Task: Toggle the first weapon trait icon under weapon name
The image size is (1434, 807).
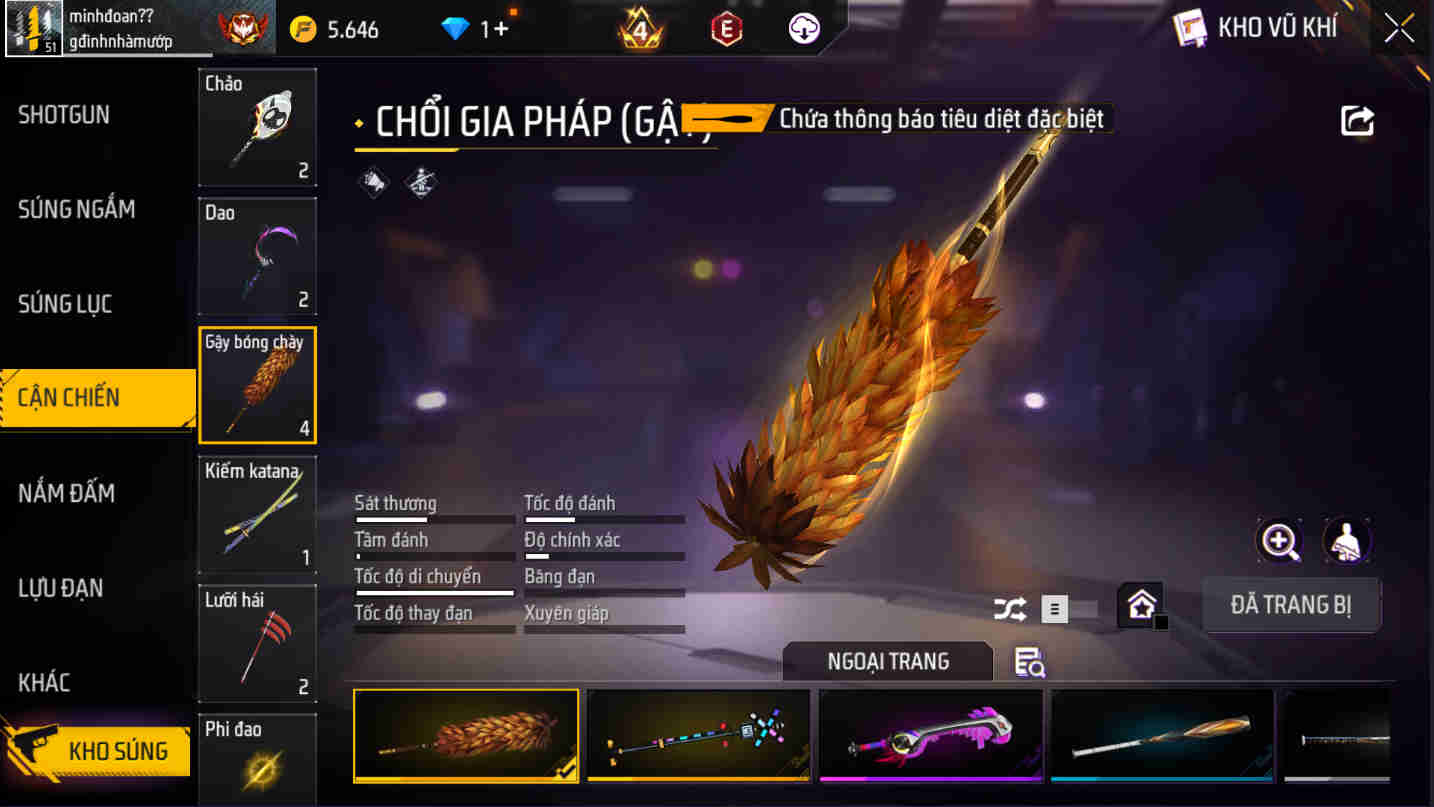Action: [371, 182]
